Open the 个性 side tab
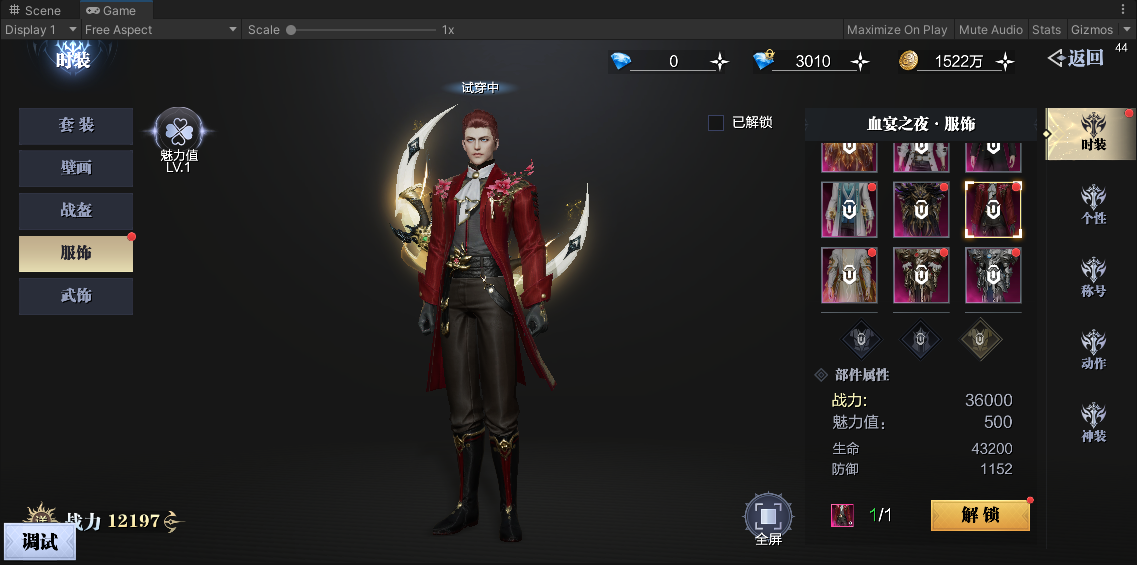 pos(1093,205)
